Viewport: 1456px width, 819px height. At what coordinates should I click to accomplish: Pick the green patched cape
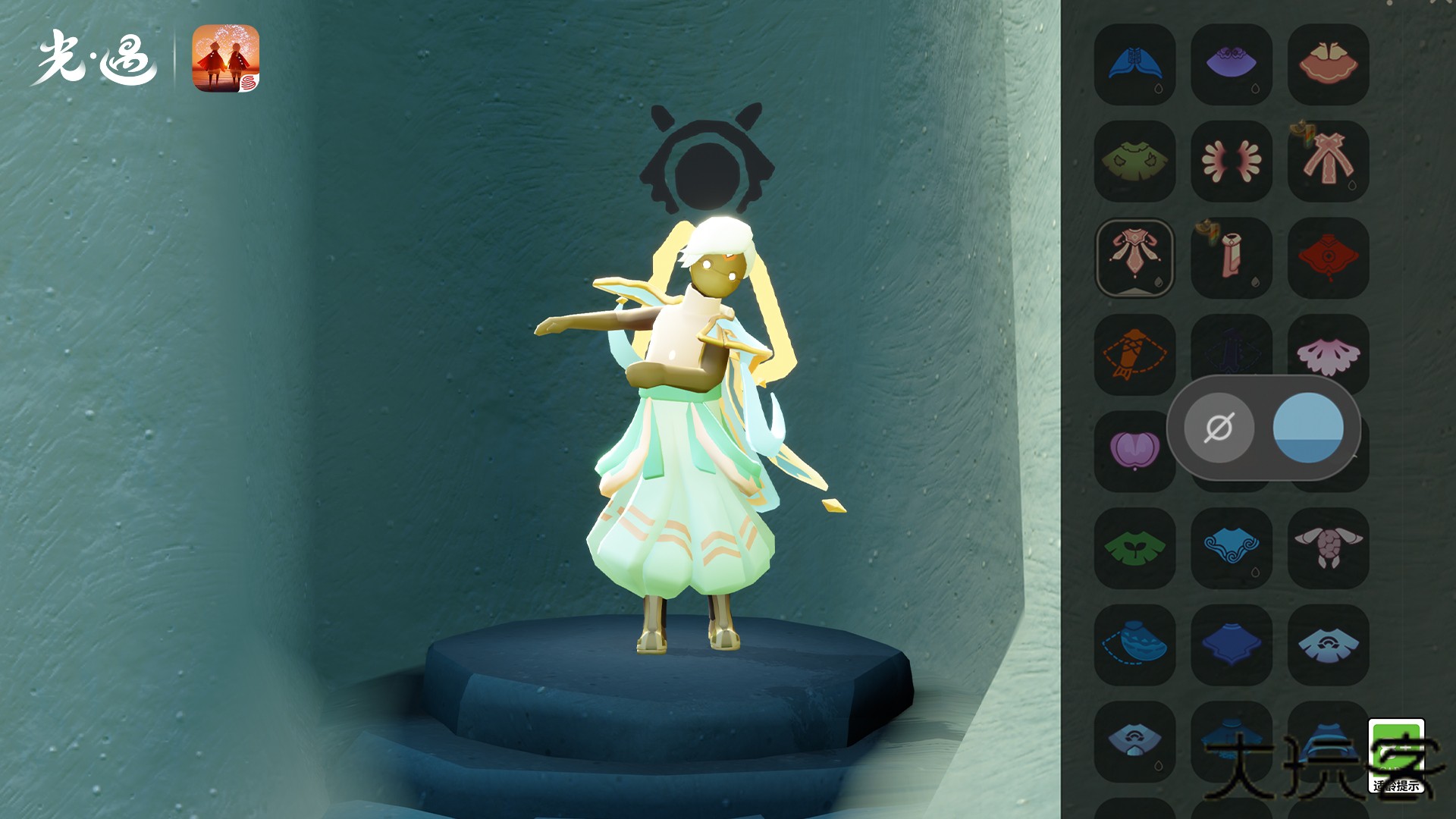point(1134,161)
